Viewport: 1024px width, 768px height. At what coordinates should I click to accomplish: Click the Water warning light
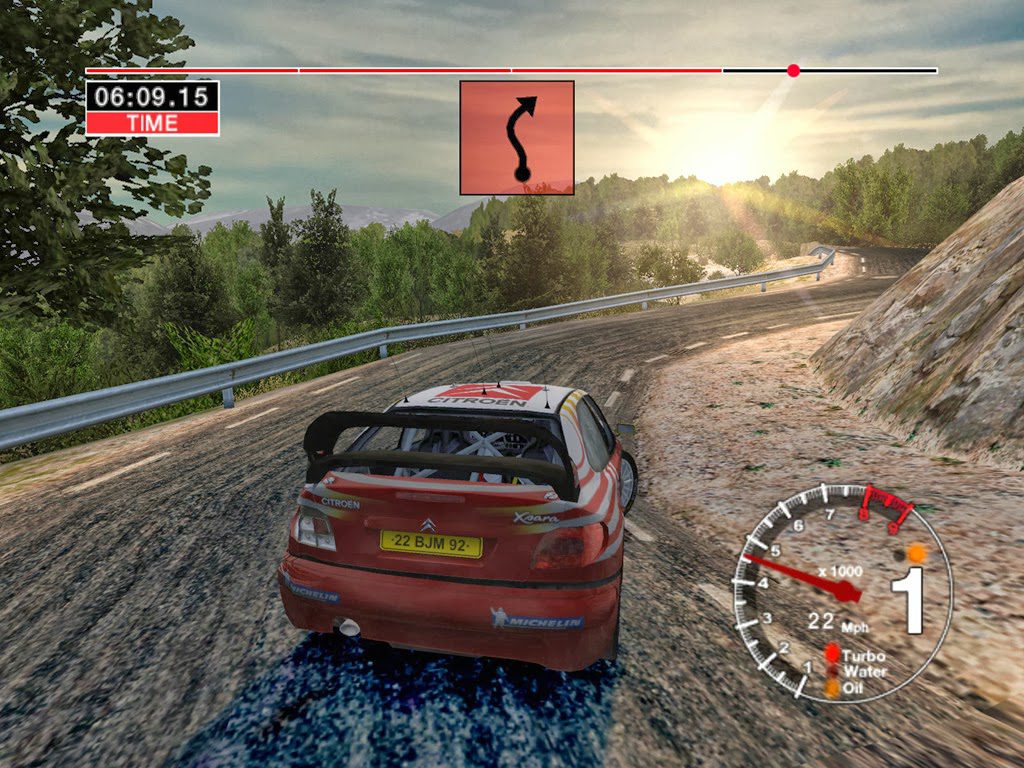point(831,671)
